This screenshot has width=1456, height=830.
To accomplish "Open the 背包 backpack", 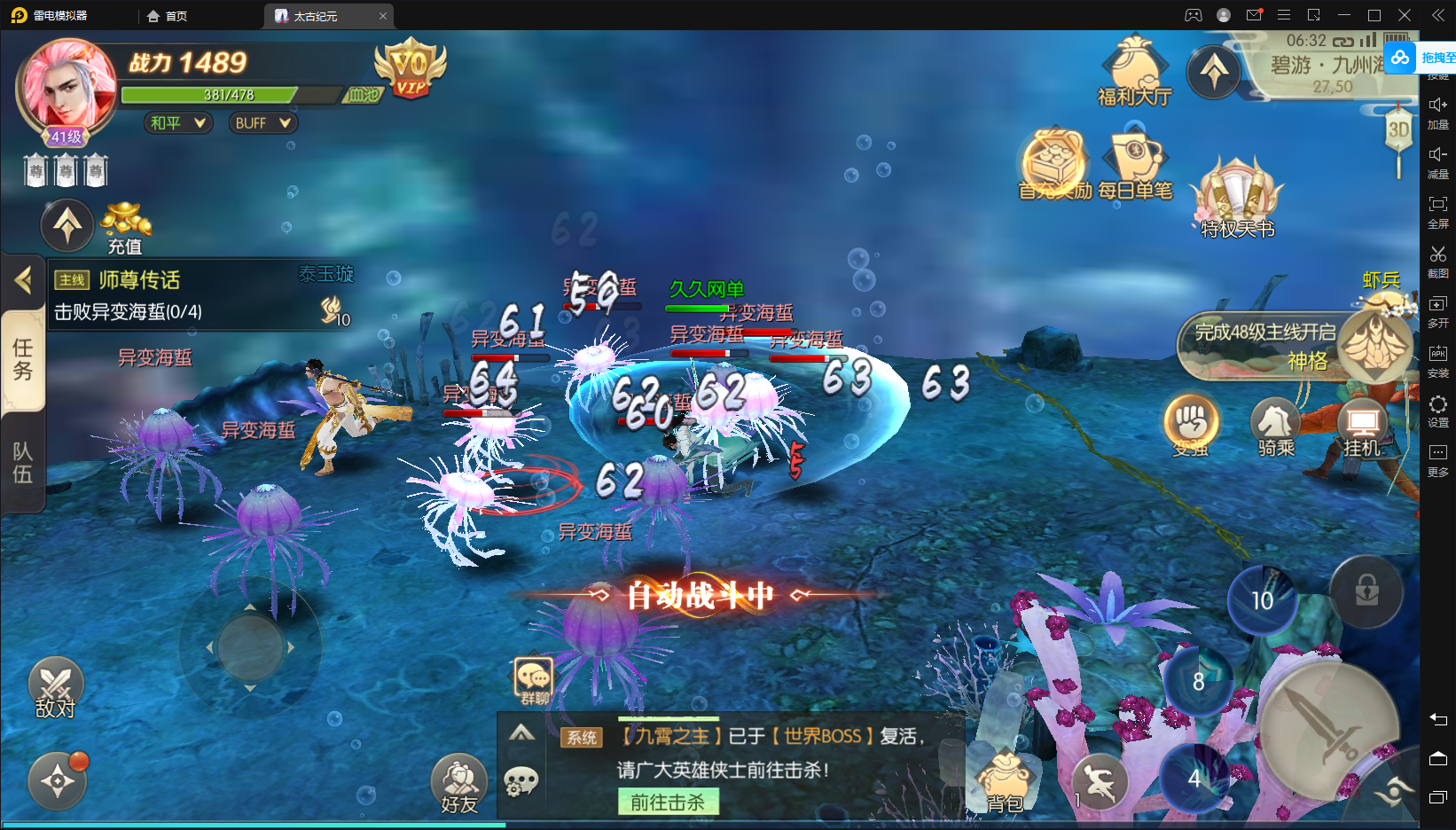I will (1006, 781).
